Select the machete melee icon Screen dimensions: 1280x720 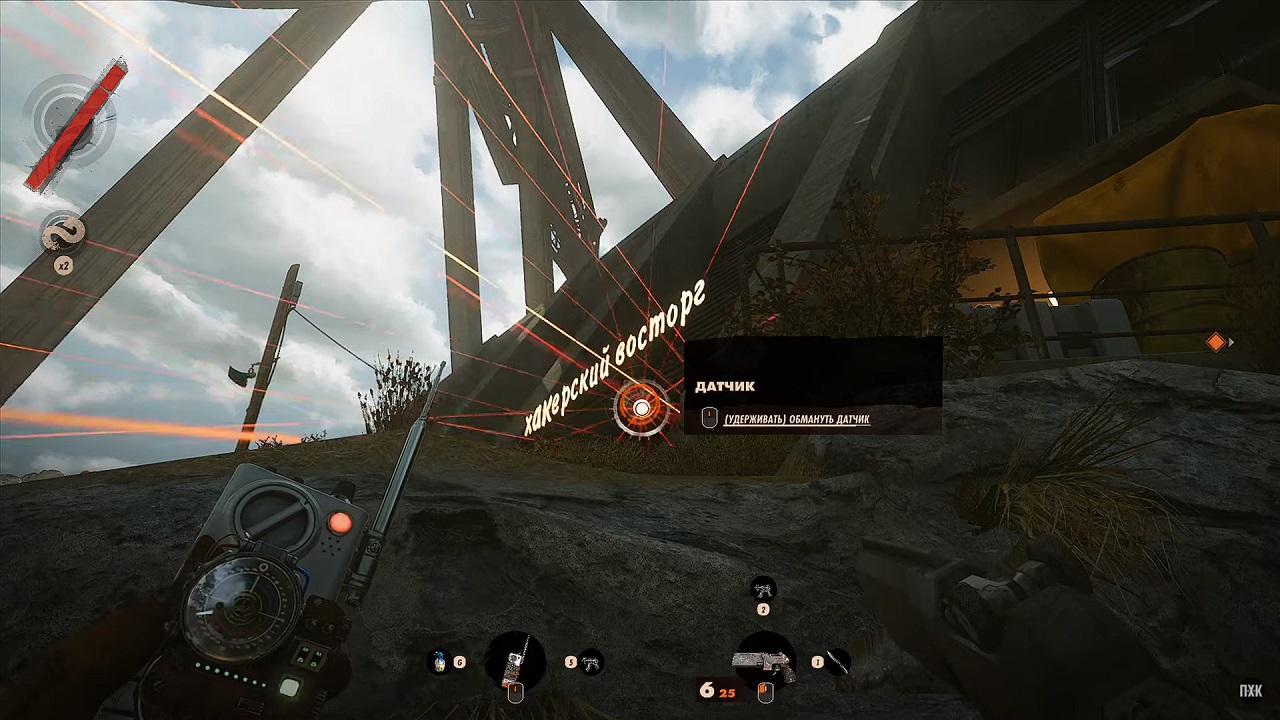[x=838, y=661]
